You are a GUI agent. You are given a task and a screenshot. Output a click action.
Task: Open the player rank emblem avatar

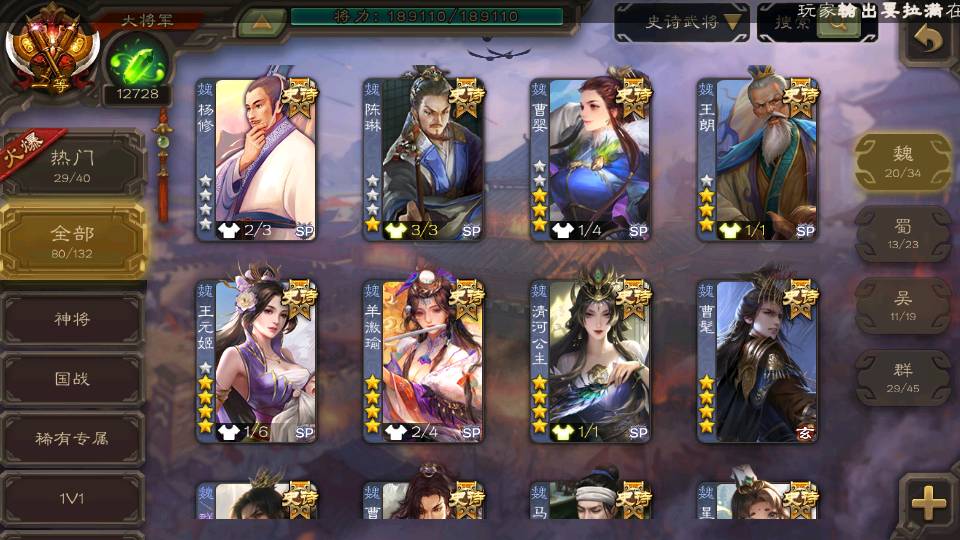pos(50,50)
